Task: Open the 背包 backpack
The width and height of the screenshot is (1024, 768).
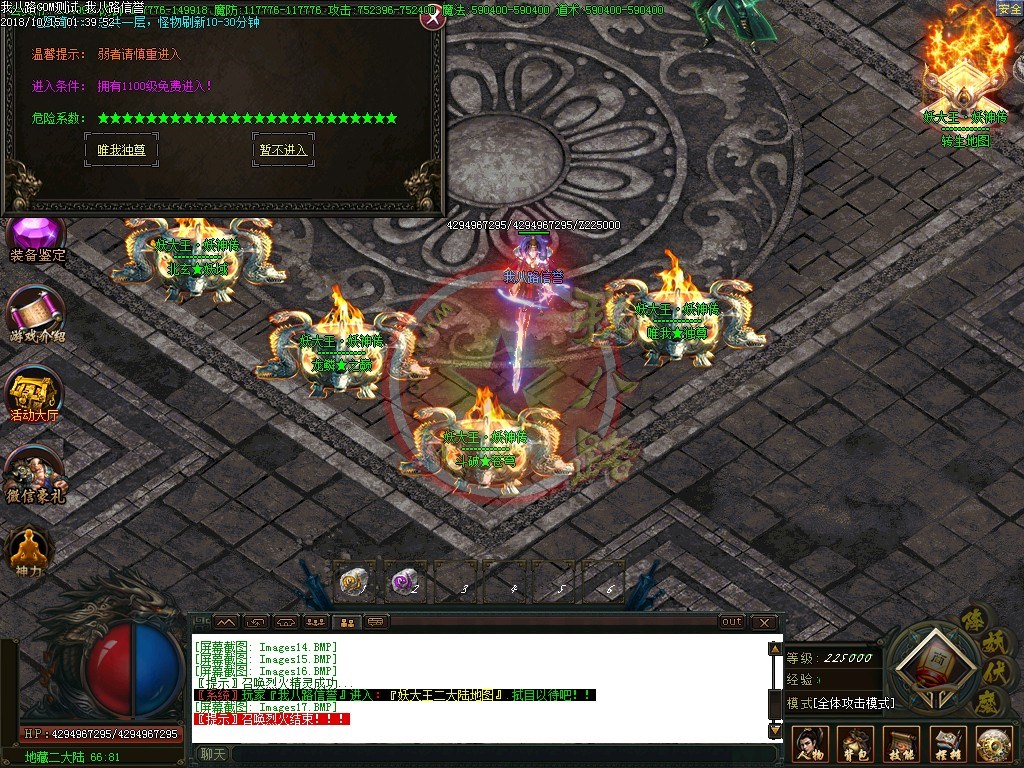Action: [856, 745]
